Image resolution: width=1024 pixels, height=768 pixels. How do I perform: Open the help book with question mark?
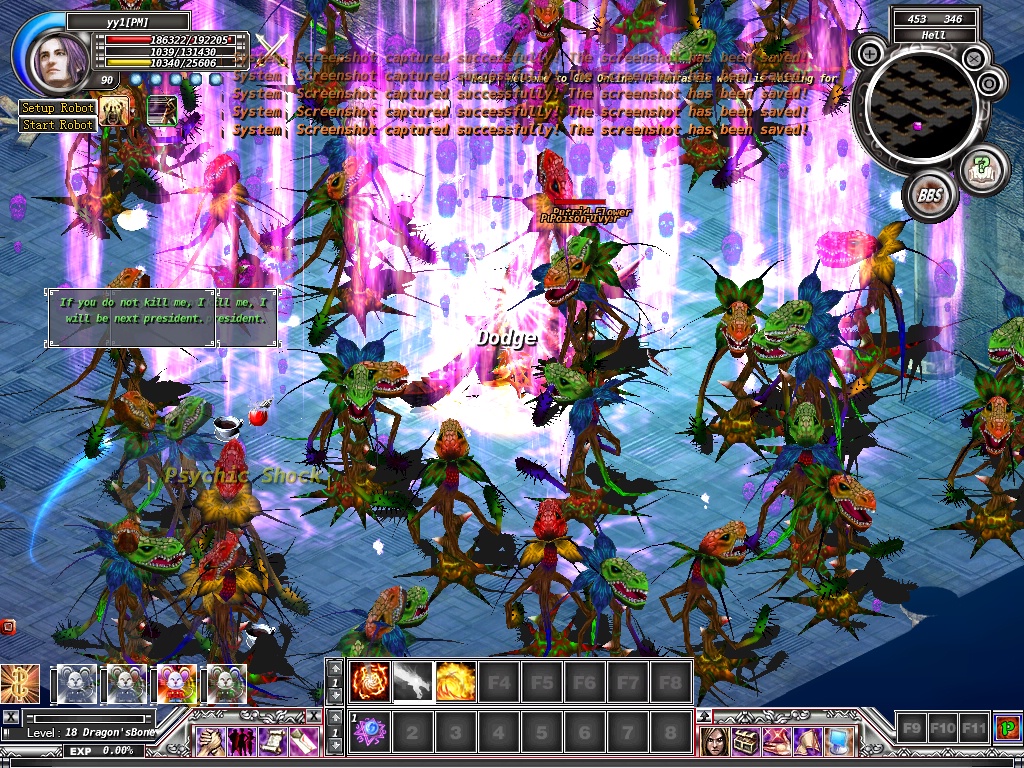[983, 165]
